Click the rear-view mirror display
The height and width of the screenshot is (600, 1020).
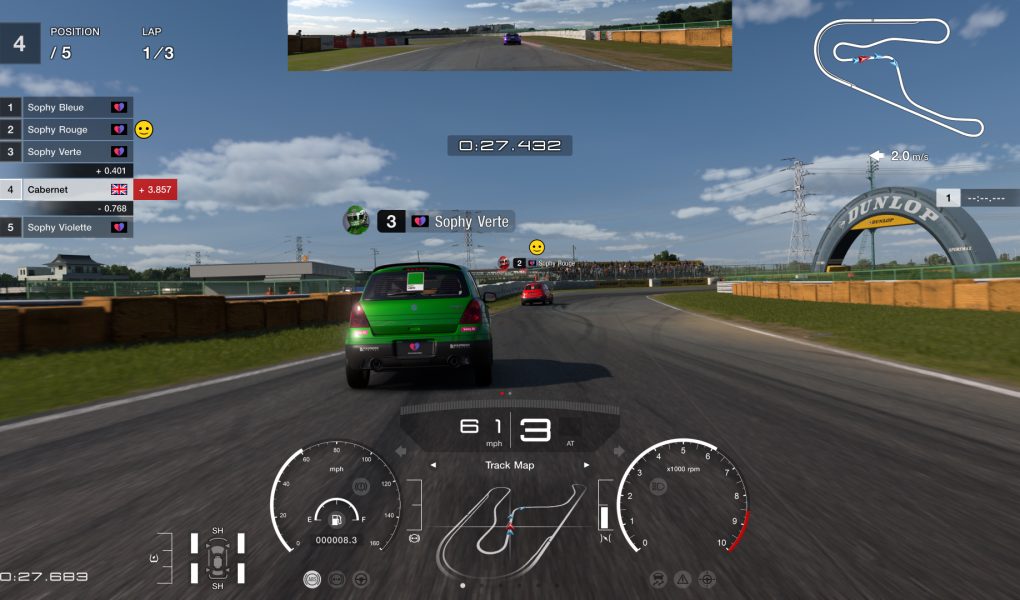[509, 35]
